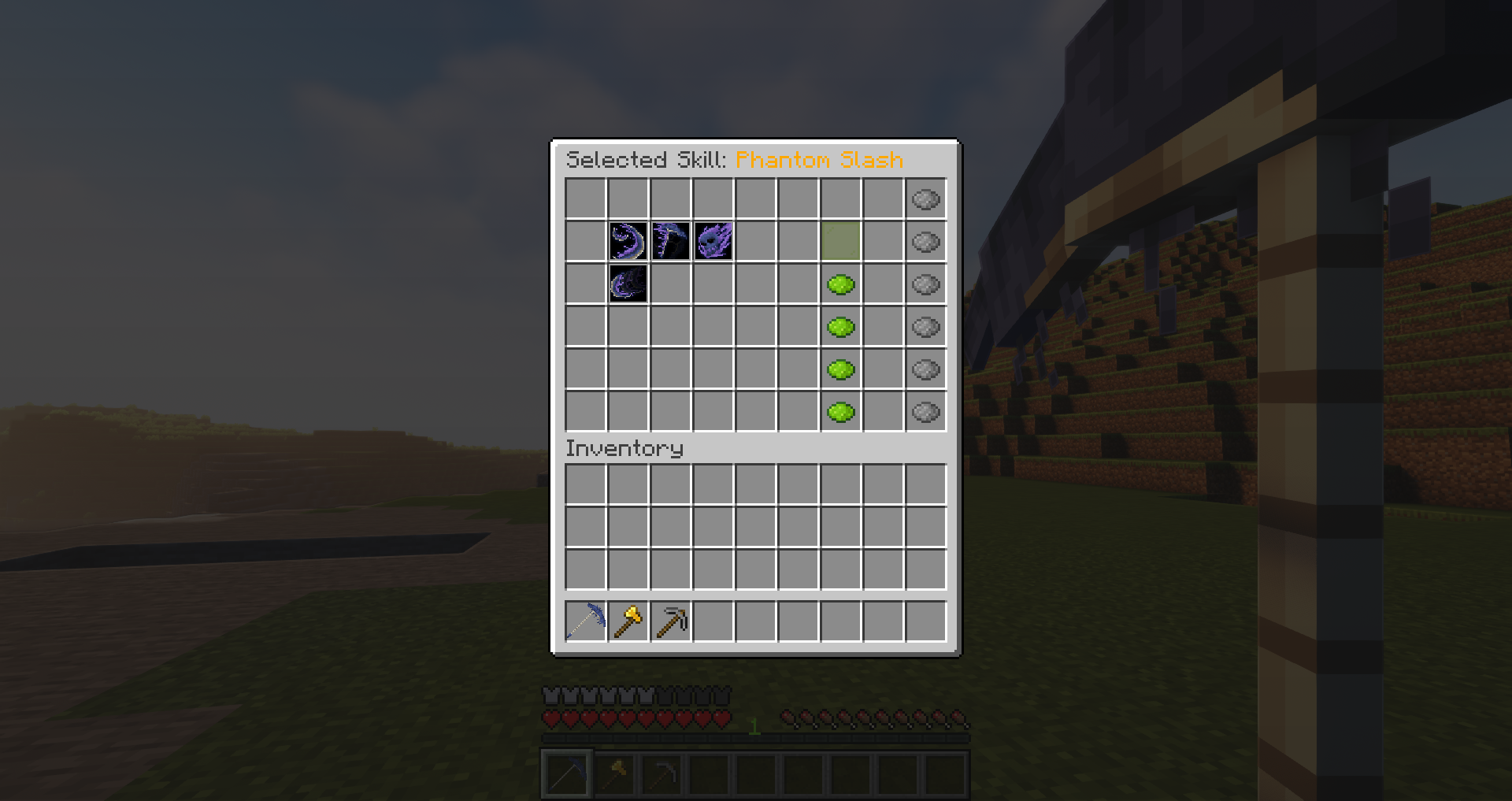Screen dimensions: 1512x801
Task: Click the gray stone button in the bottom row
Action: pos(925,410)
